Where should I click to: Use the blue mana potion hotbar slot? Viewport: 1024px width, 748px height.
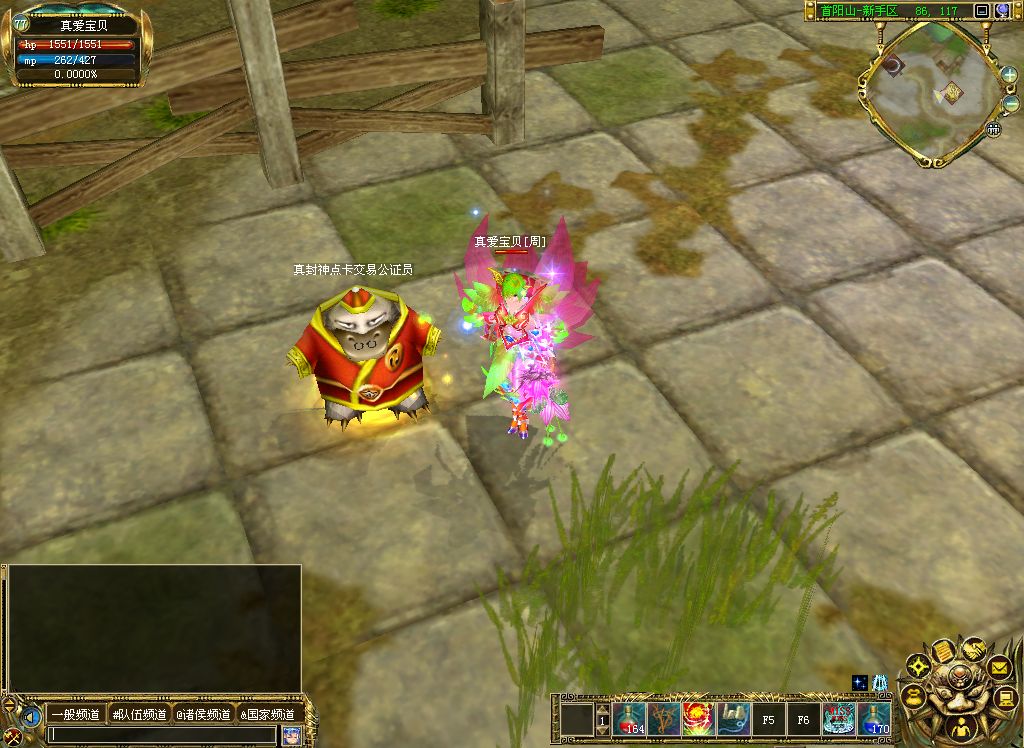873,718
